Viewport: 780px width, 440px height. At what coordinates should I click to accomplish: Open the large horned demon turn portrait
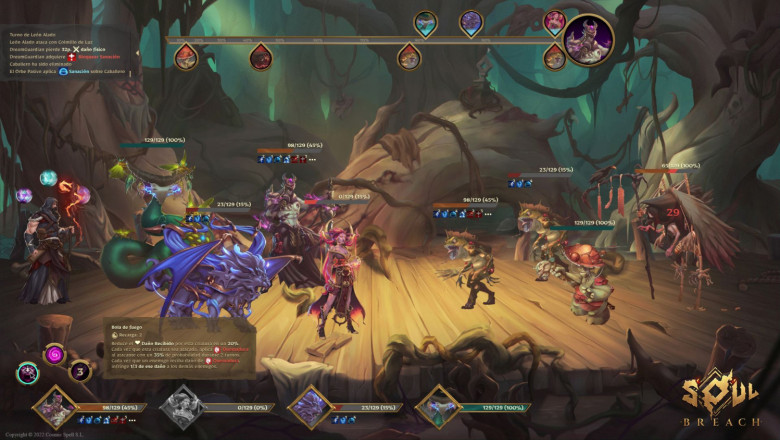(588, 38)
